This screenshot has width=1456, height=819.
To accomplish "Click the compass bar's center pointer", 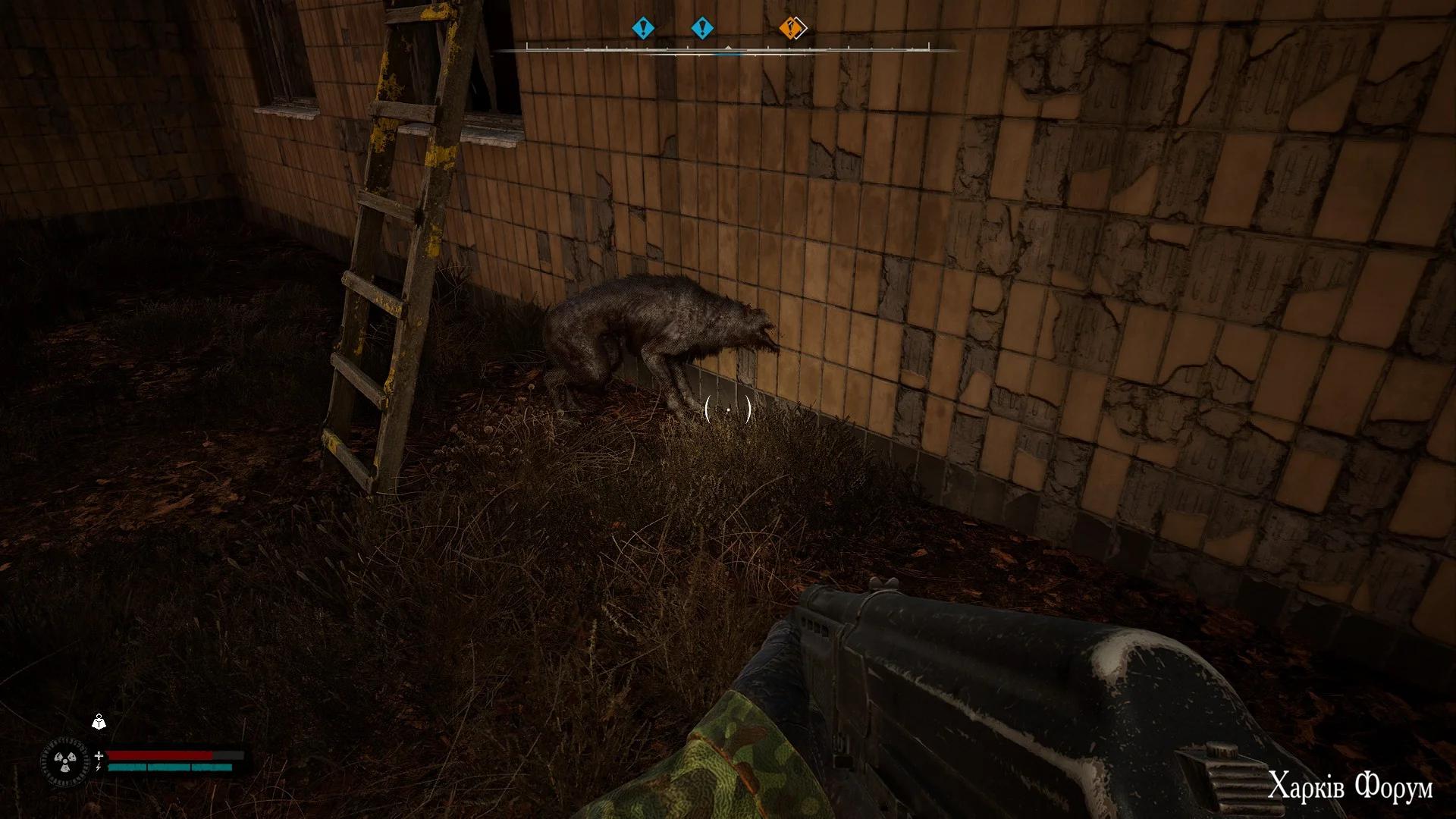I will [728, 49].
